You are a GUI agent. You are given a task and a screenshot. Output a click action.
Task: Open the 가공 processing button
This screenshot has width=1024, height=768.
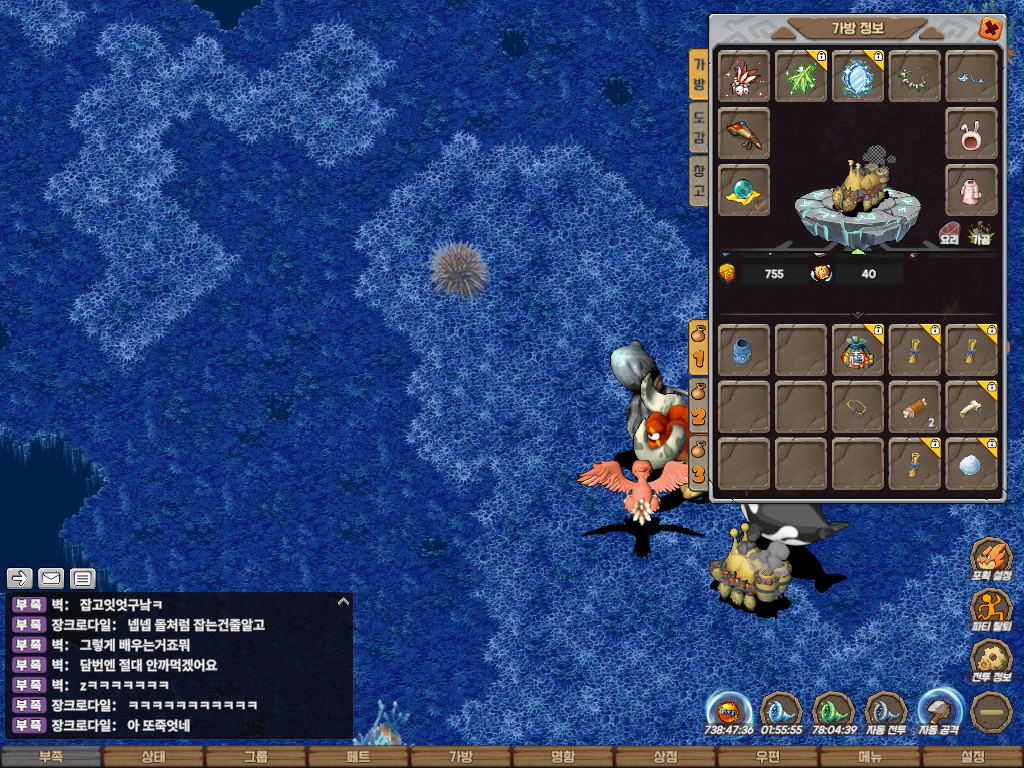point(982,234)
